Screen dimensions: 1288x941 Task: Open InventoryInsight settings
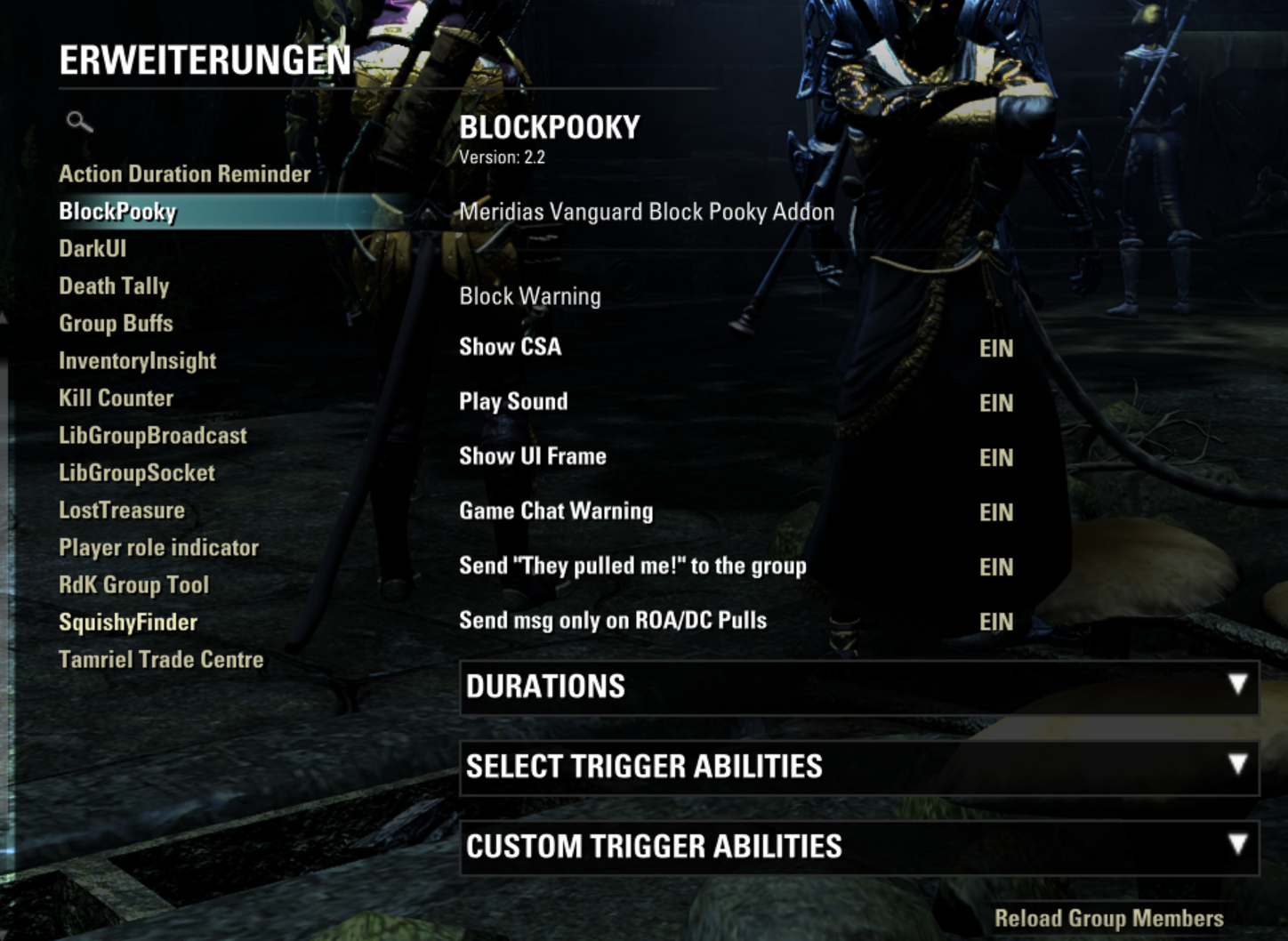pyautogui.click(x=137, y=361)
